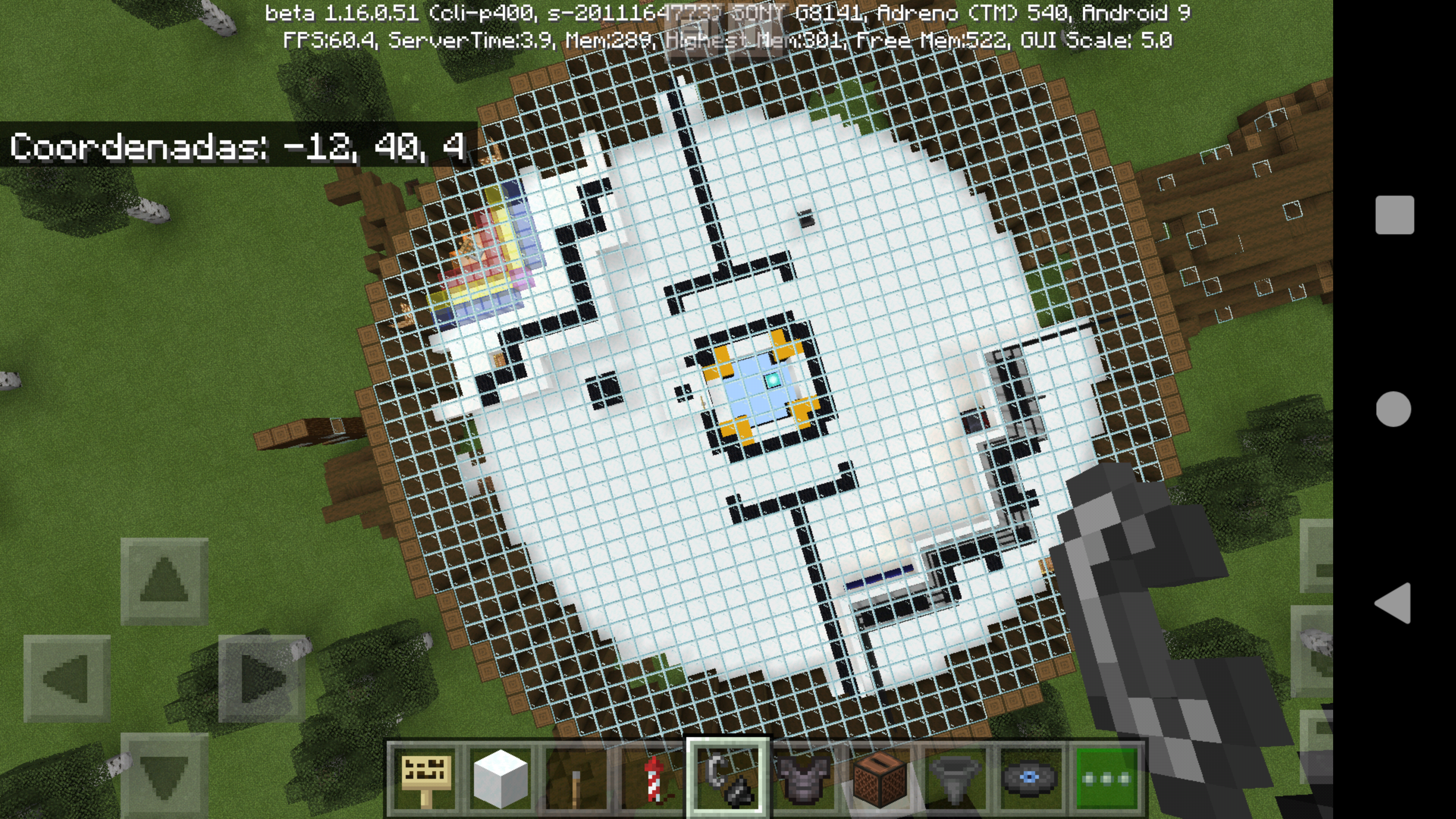Tap the Android back triangle button

[1393, 603]
